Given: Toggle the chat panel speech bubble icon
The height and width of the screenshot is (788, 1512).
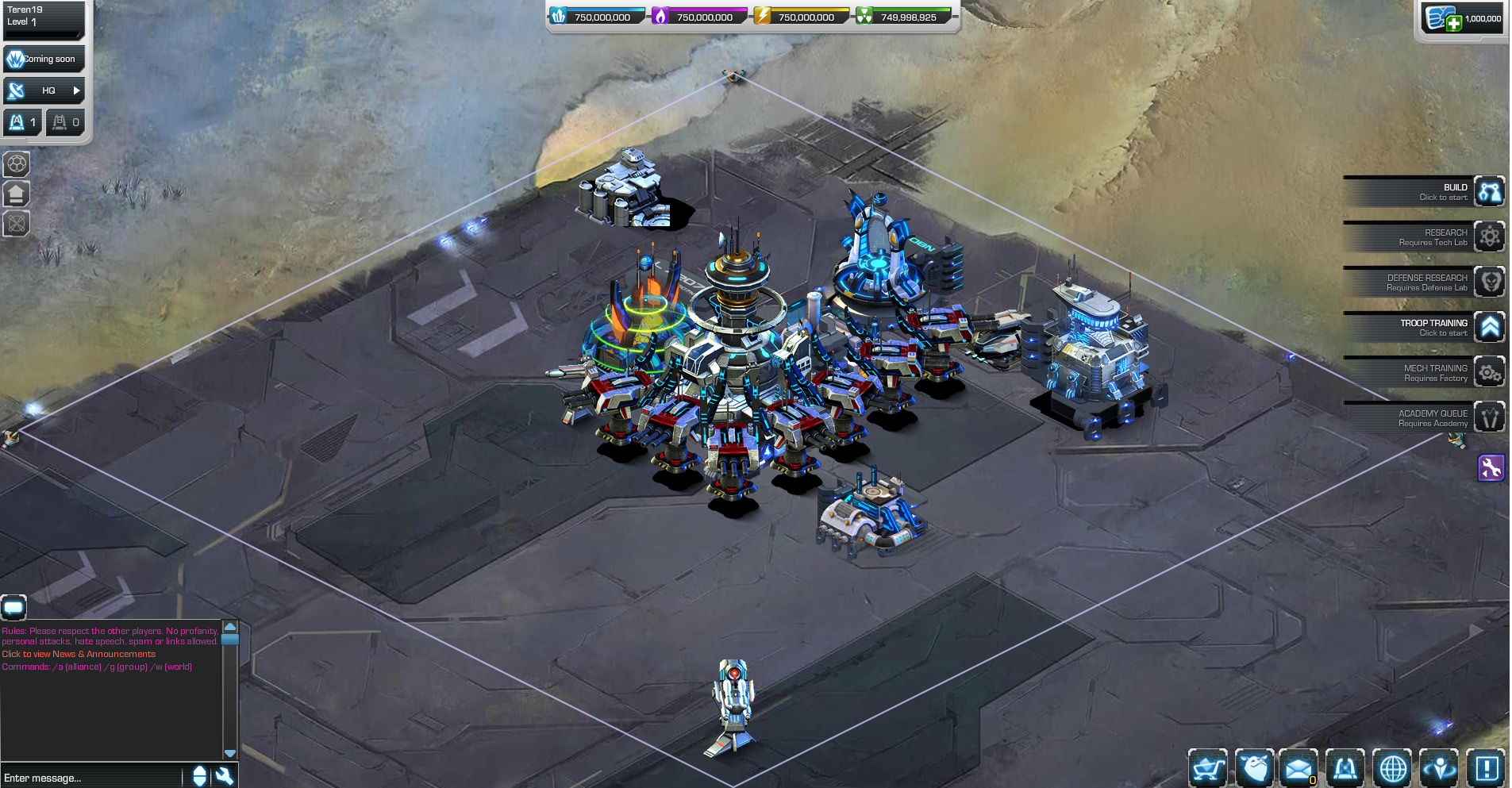Looking at the screenshot, I should pyautogui.click(x=13, y=608).
